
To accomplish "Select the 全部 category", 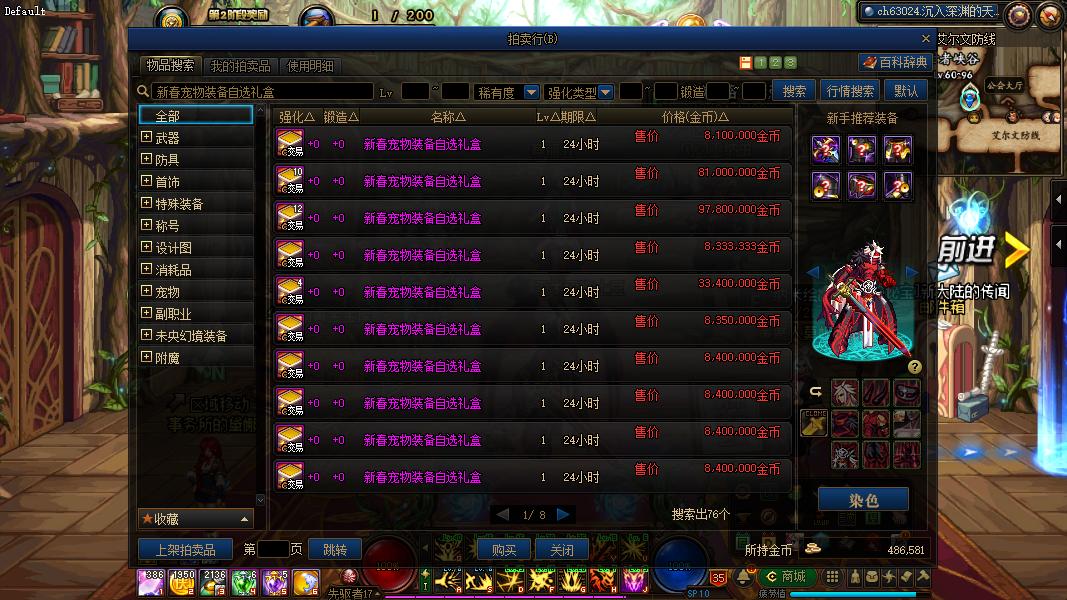I will pyautogui.click(x=195, y=116).
